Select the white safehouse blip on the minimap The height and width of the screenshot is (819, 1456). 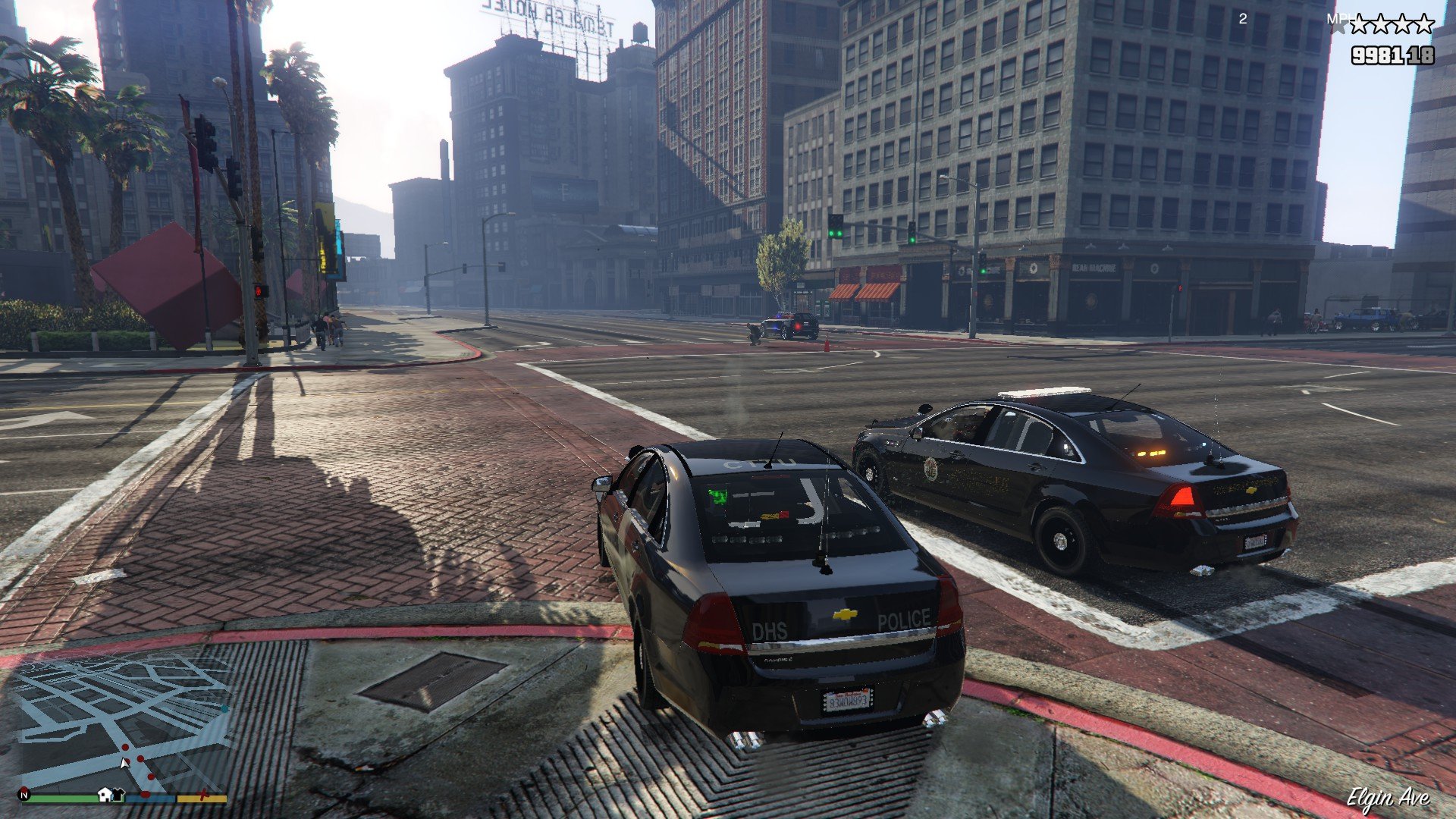(x=105, y=794)
